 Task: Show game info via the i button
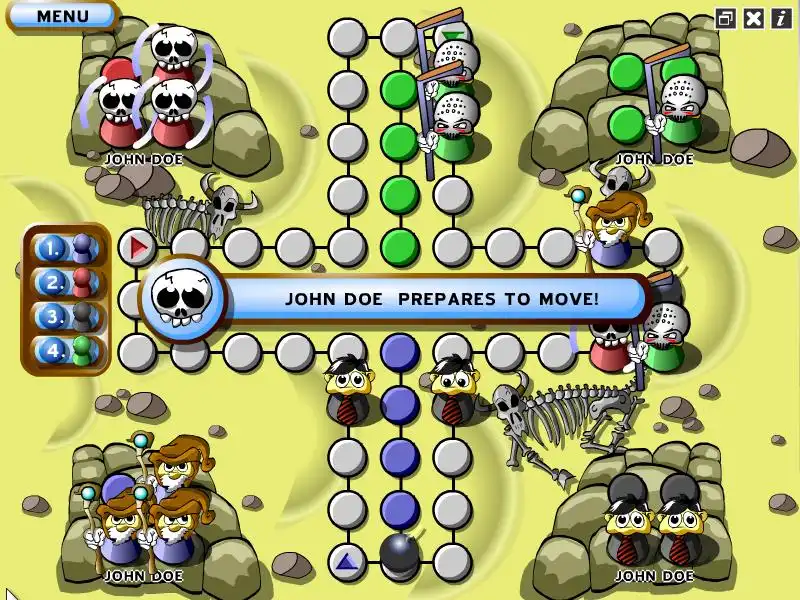tap(781, 18)
